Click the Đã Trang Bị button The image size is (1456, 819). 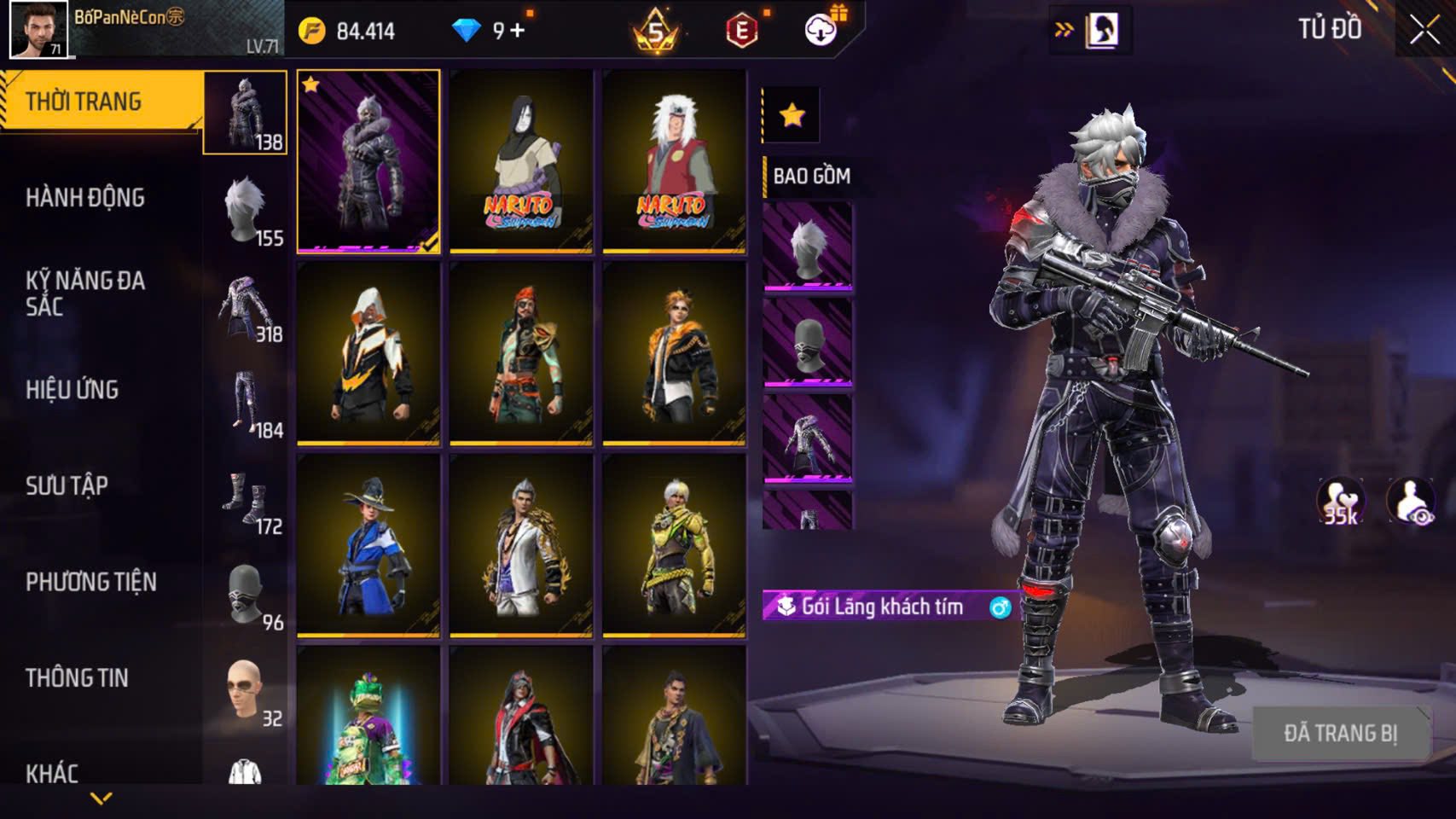coord(1340,733)
